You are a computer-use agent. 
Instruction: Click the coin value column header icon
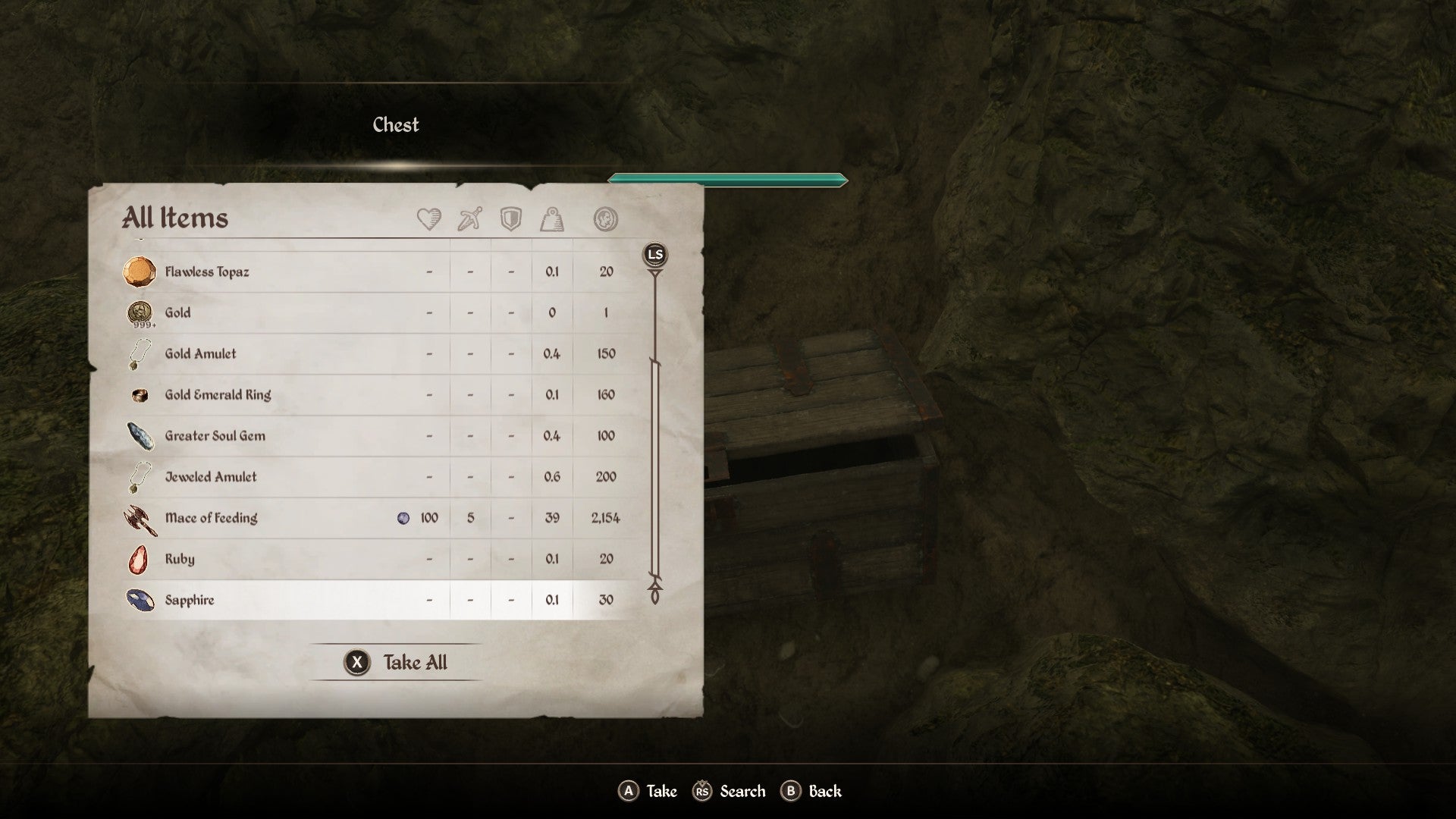pyautogui.click(x=604, y=219)
